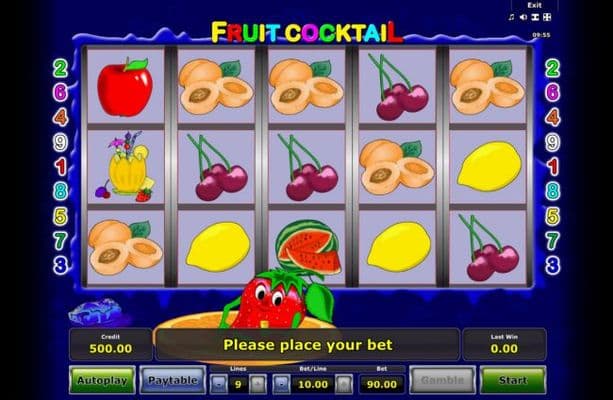Start the spin with the Start button
Image resolution: width=613 pixels, height=400 pixels.
512,380
